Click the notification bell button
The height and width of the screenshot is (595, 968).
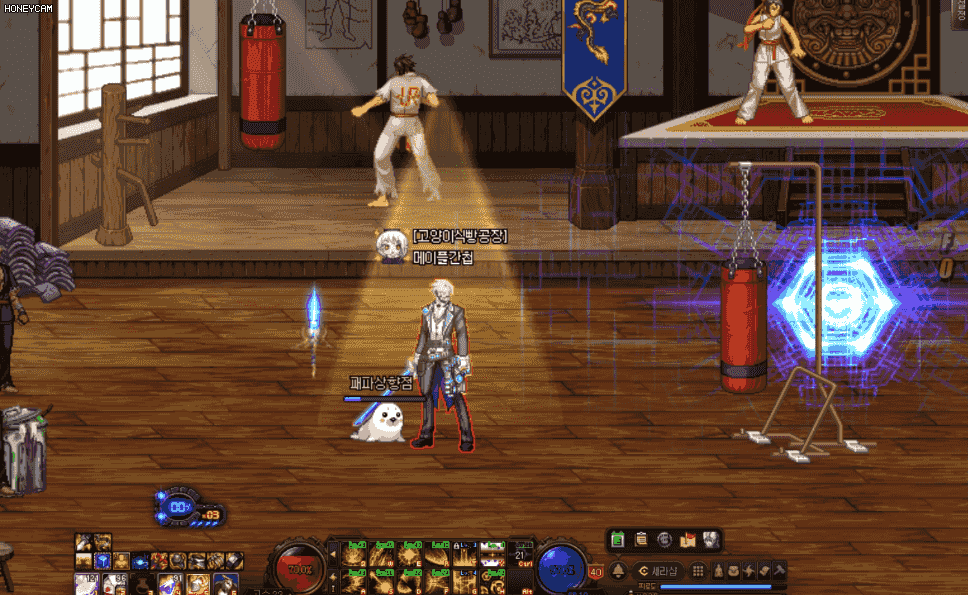[619, 571]
